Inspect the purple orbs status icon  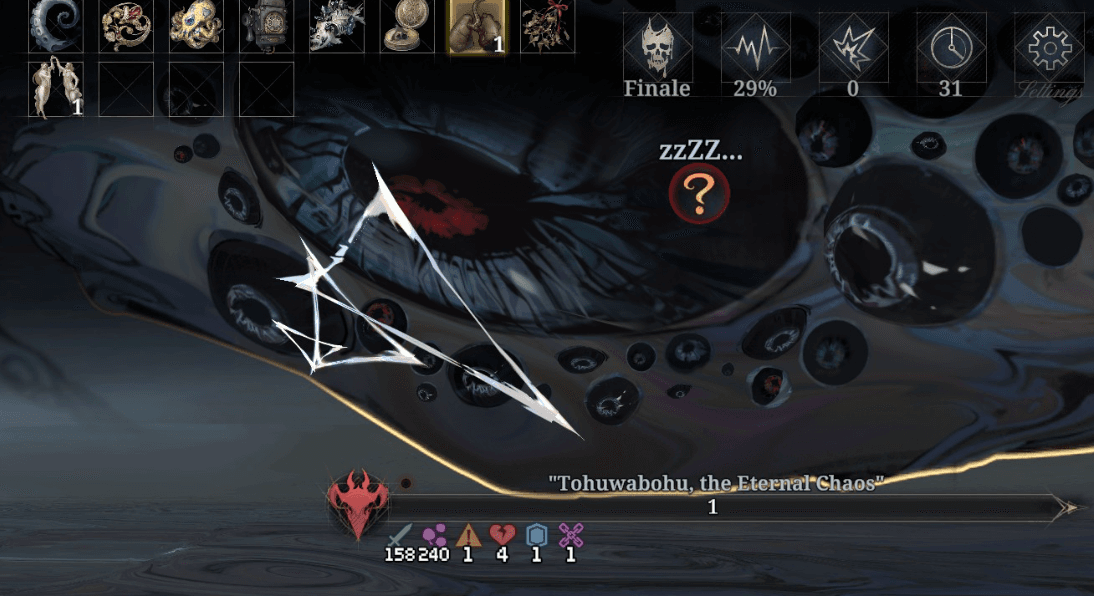click(434, 536)
